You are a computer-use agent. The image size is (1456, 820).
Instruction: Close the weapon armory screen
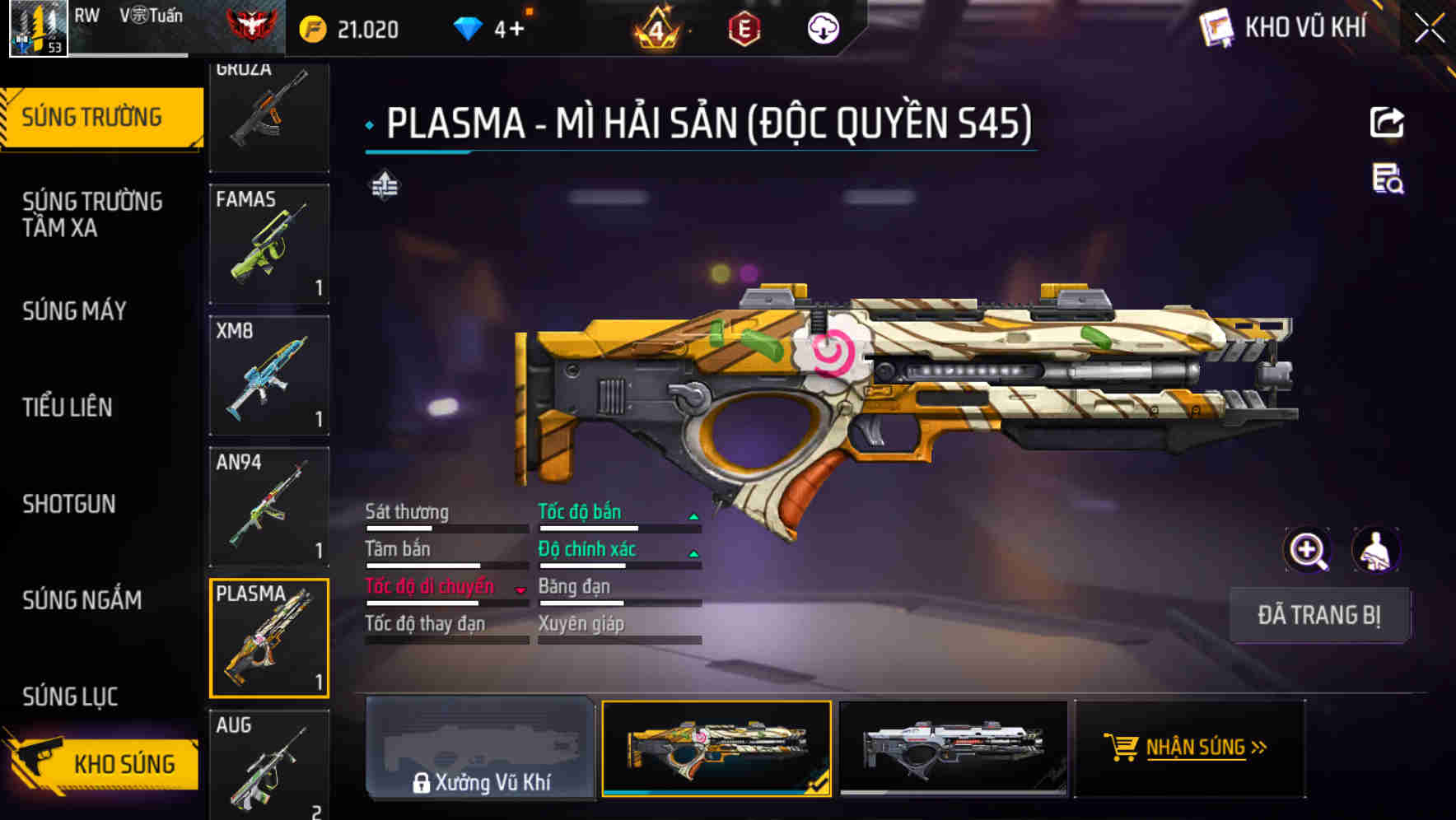point(1430,29)
